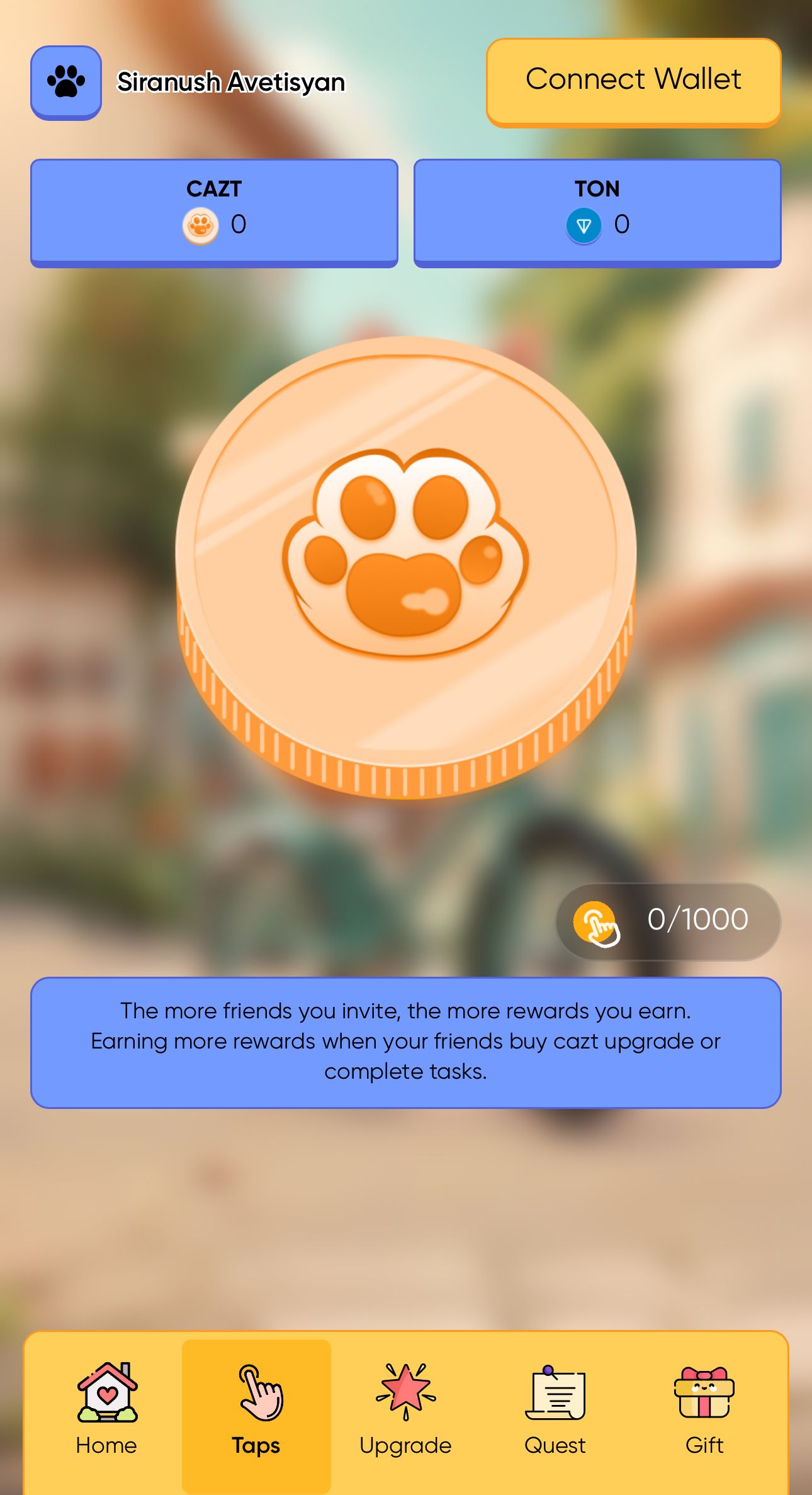Click the TON diamond icon
The image size is (812, 1495).
[584, 225]
